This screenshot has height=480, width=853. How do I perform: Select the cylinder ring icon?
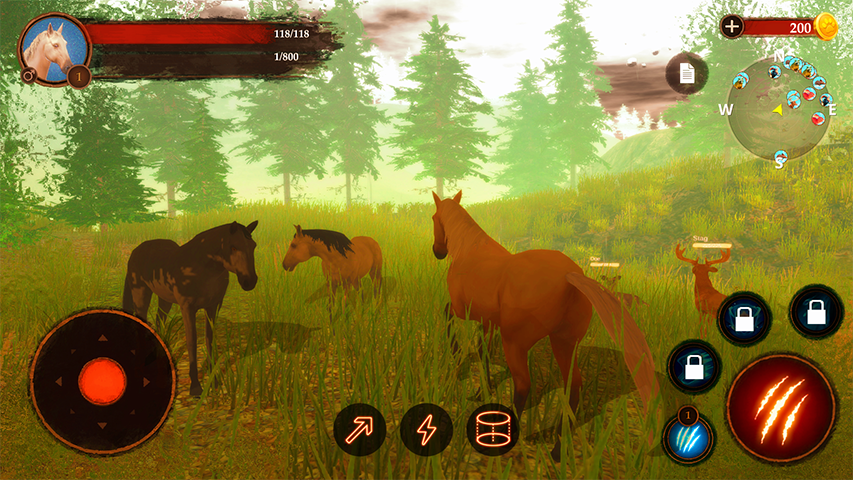(x=492, y=430)
